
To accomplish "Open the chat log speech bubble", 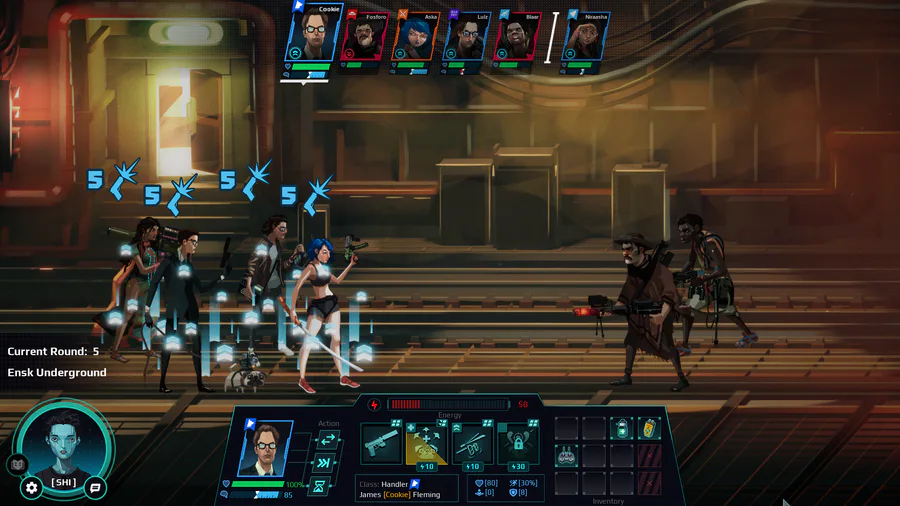I will [95, 488].
